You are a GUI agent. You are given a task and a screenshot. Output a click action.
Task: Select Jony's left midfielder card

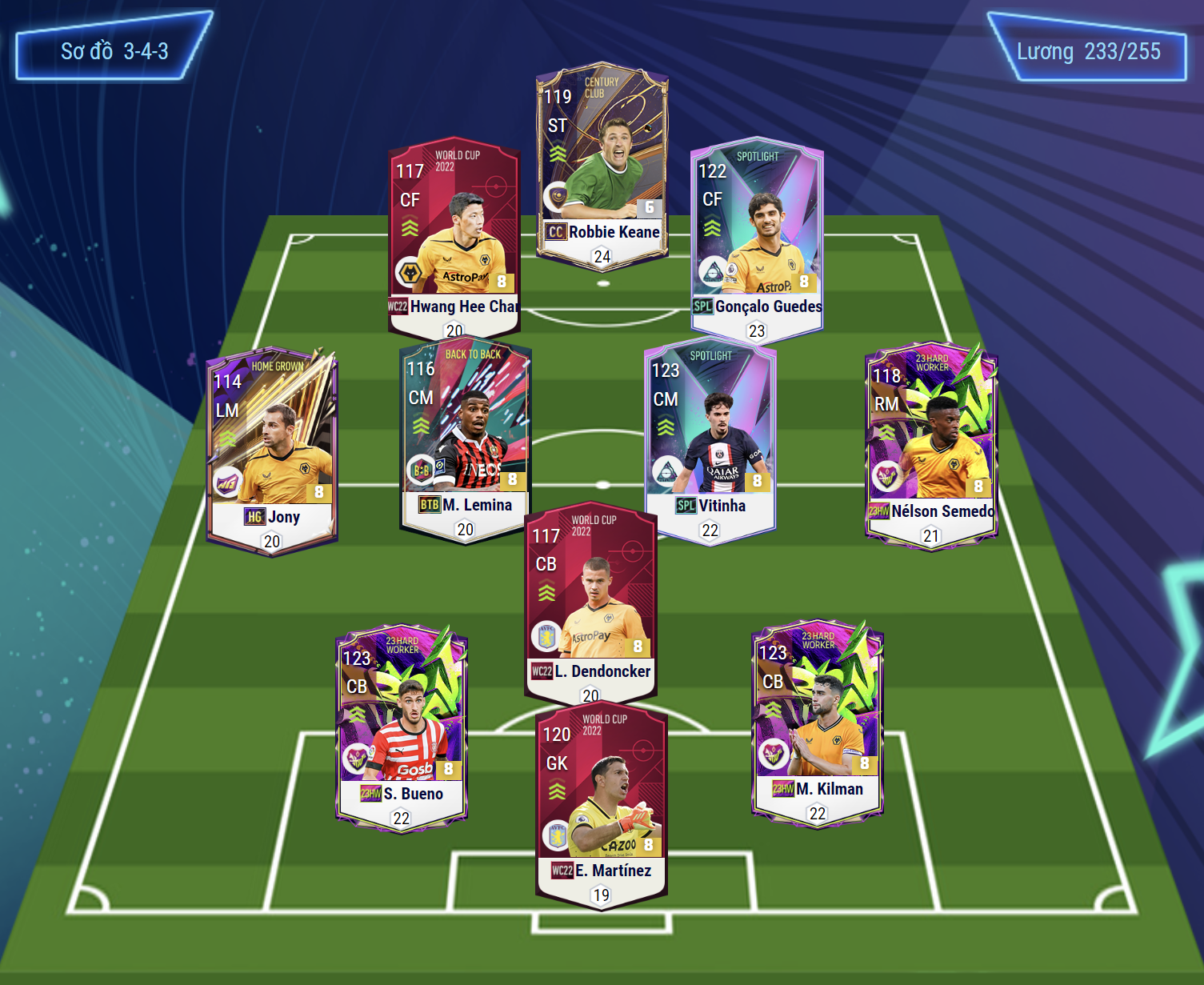[272, 448]
